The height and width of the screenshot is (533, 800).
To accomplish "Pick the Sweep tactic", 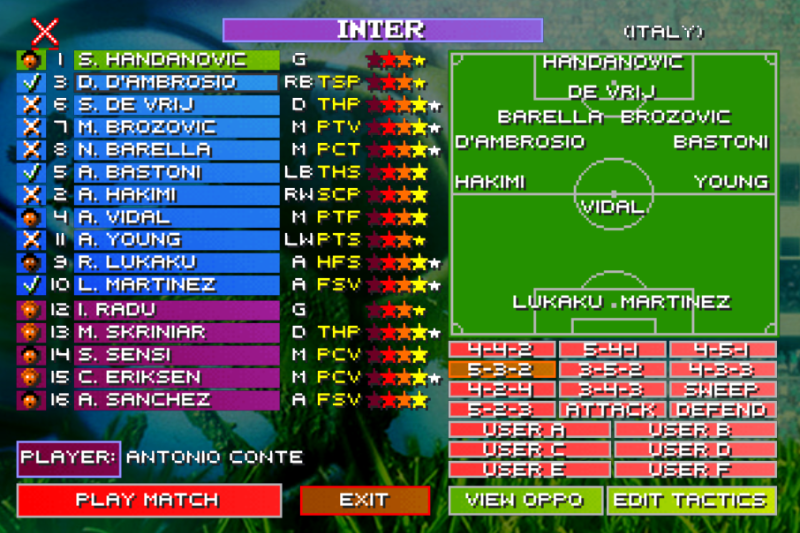I will [722, 390].
